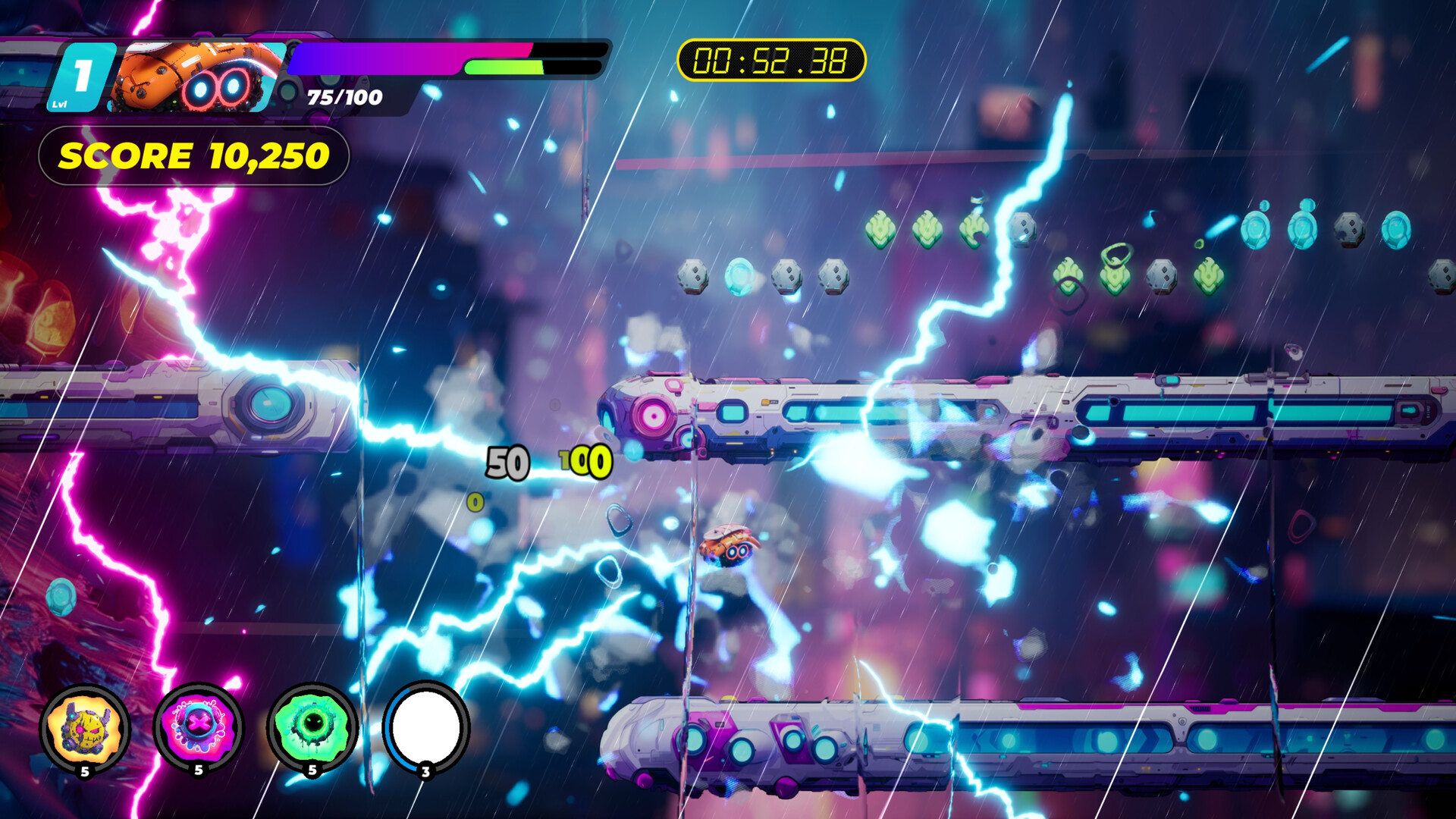
Task: Click the yellow digital timer display
Action: click(x=771, y=61)
